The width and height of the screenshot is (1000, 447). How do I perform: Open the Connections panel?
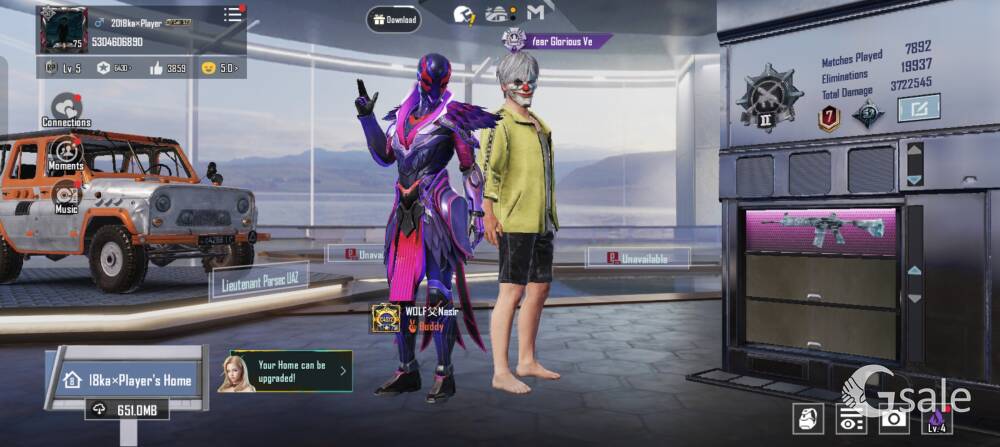click(66, 107)
